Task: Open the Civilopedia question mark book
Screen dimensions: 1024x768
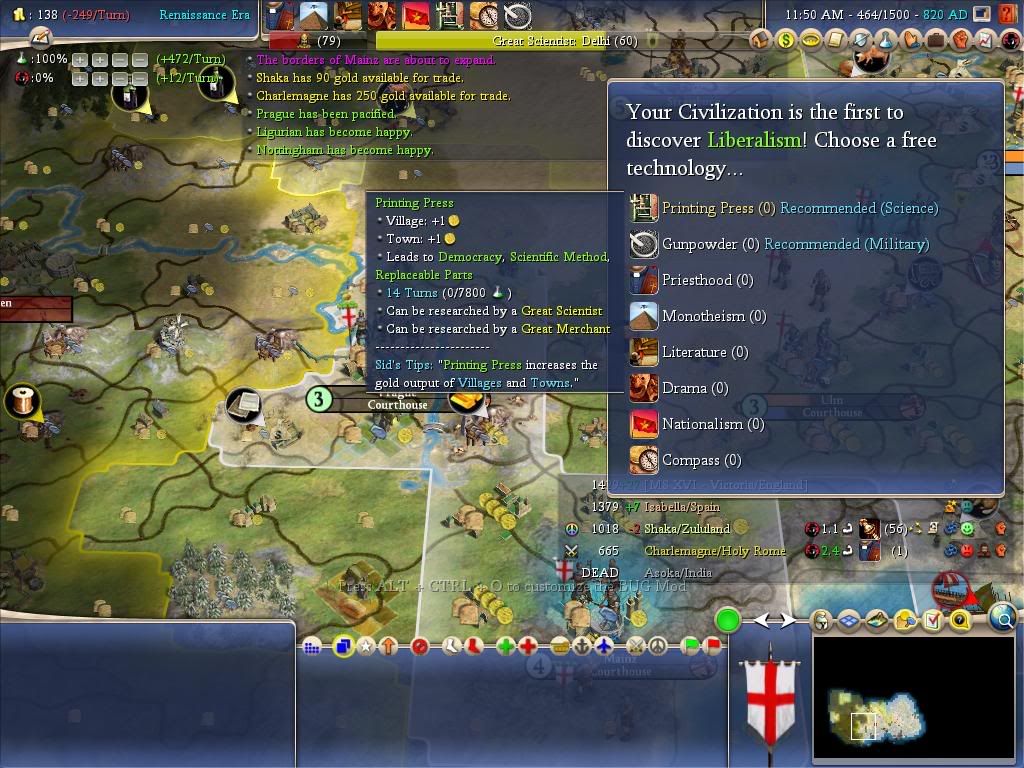Action: [960, 620]
